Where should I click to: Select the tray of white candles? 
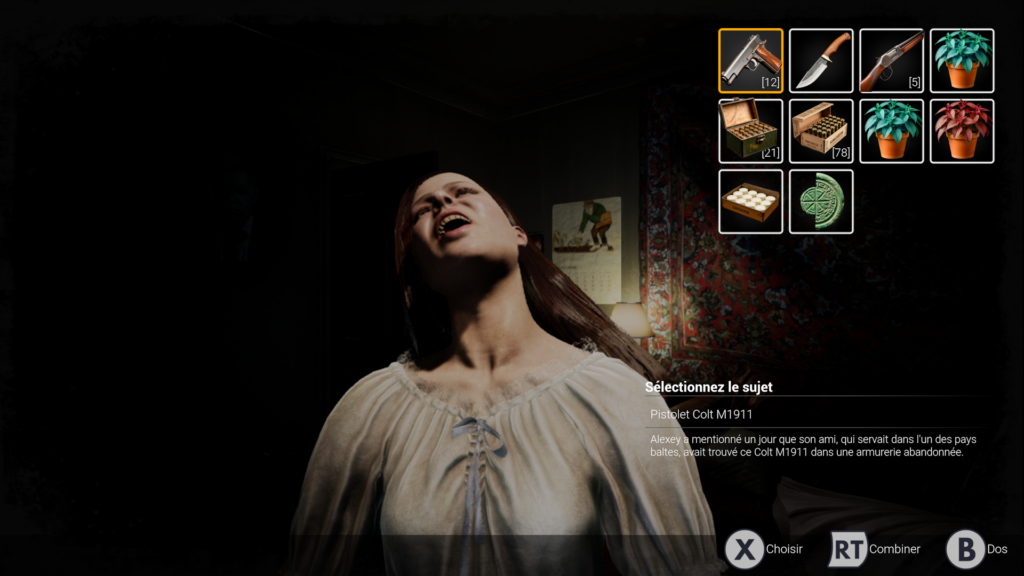pos(750,201)
